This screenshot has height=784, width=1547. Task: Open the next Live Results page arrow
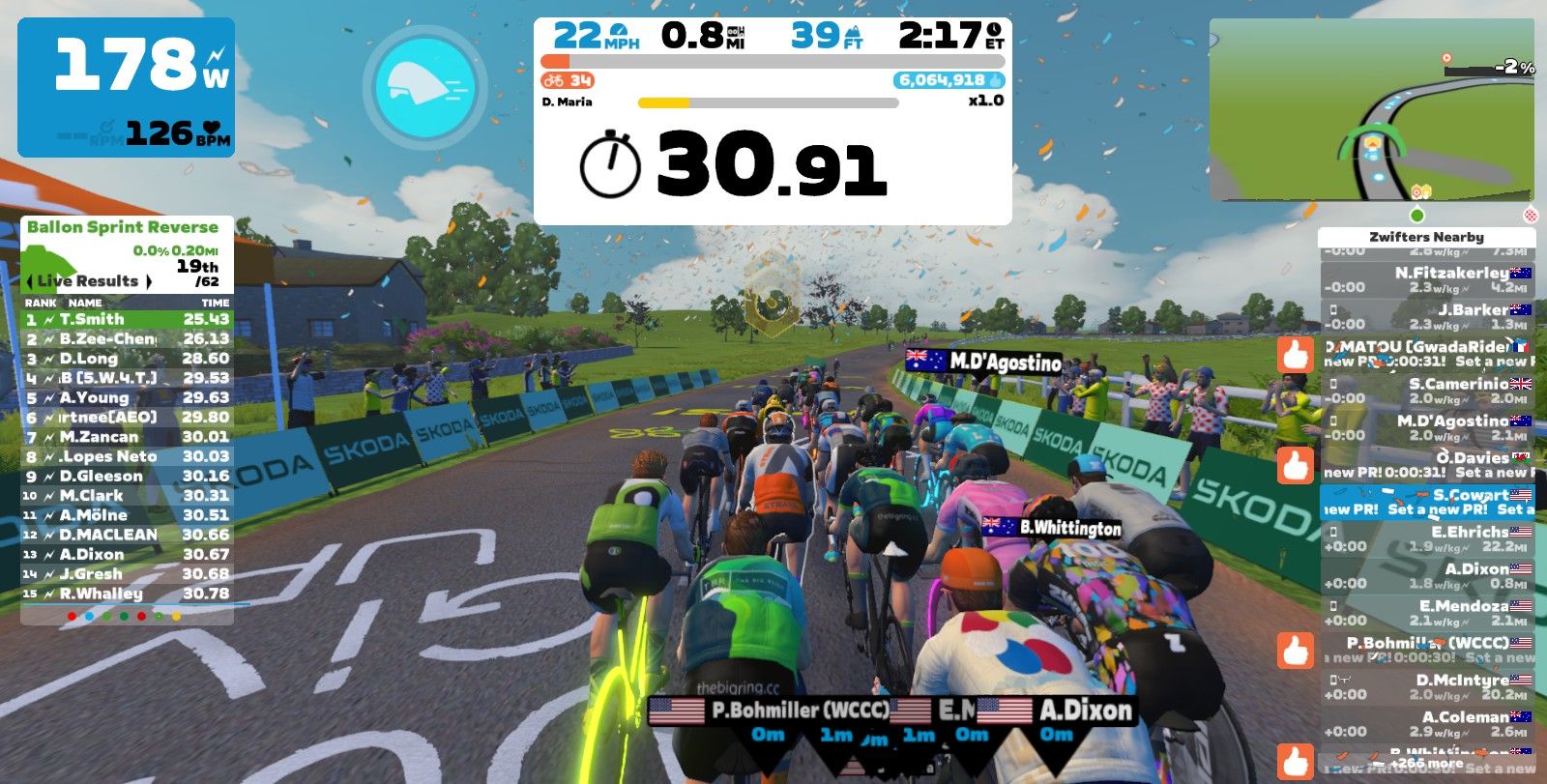pyautogui.click(x=148, y=281)
